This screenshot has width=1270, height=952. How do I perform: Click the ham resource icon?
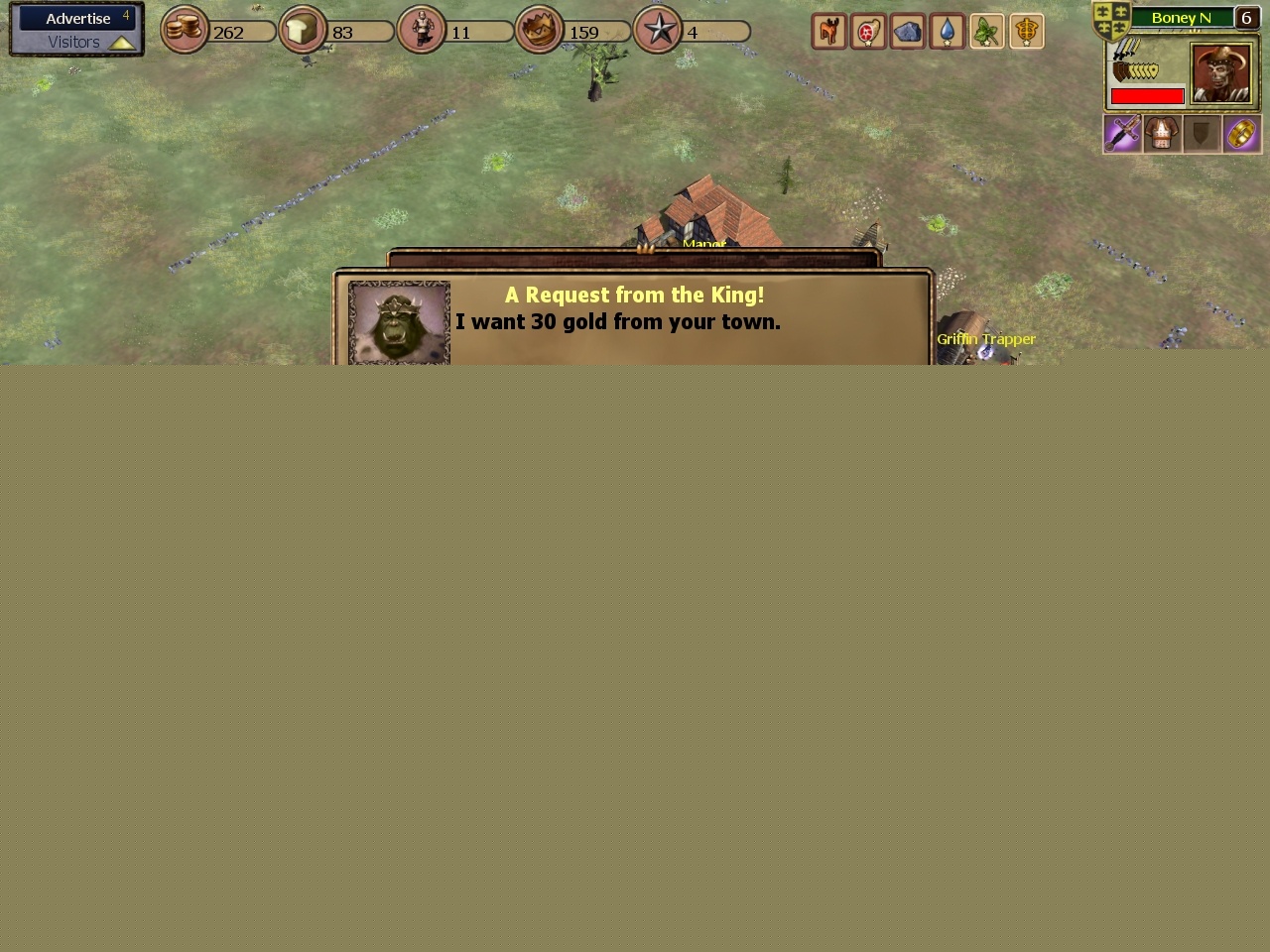coord(868,31)
